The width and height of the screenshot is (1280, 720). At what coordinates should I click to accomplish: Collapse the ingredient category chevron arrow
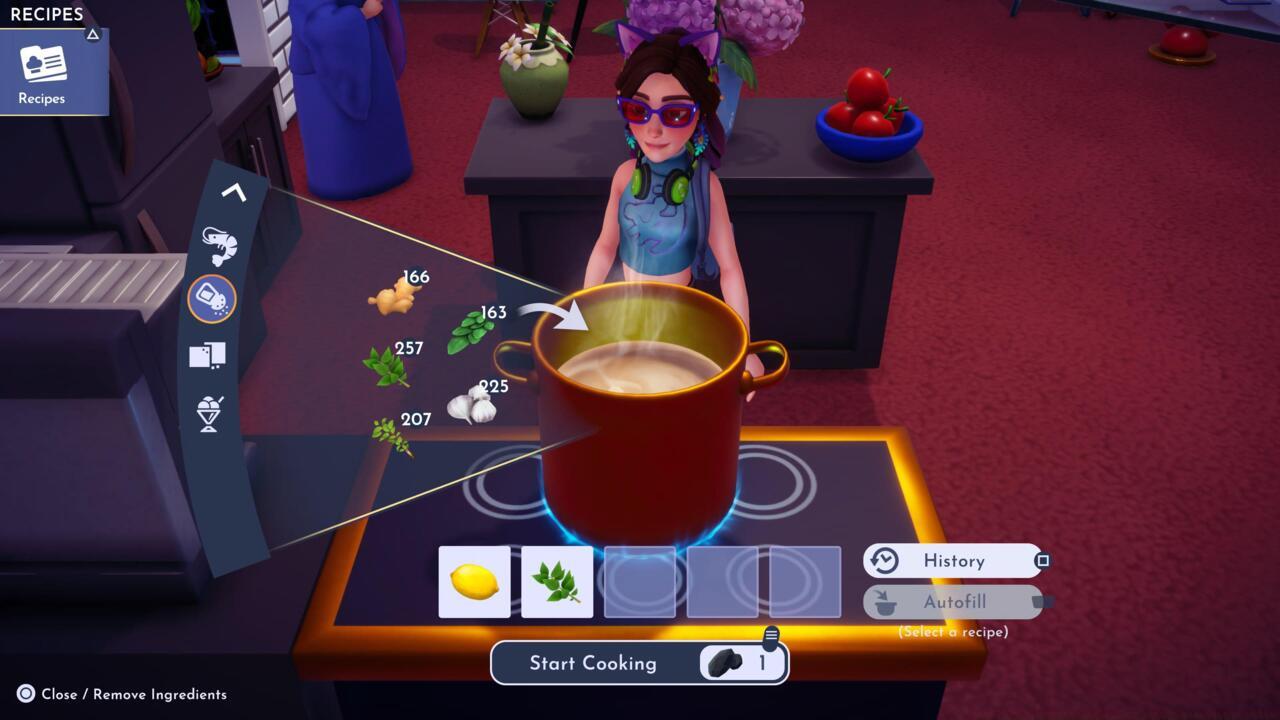(233, 191)
